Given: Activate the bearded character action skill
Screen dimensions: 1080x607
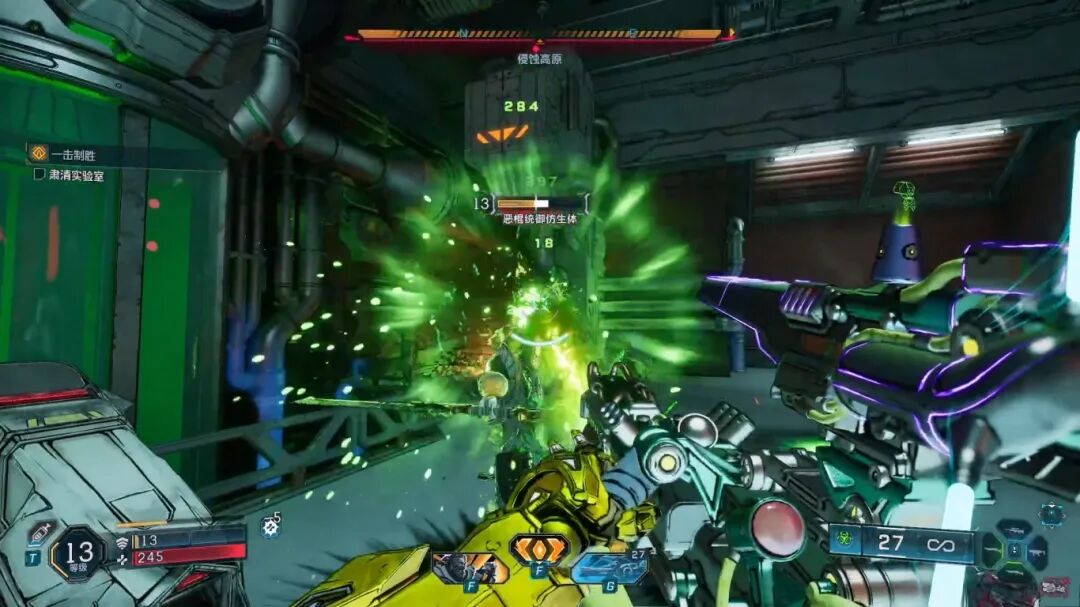Looking at the screenshot, I should pyautogui.click(x=470, y=568).
